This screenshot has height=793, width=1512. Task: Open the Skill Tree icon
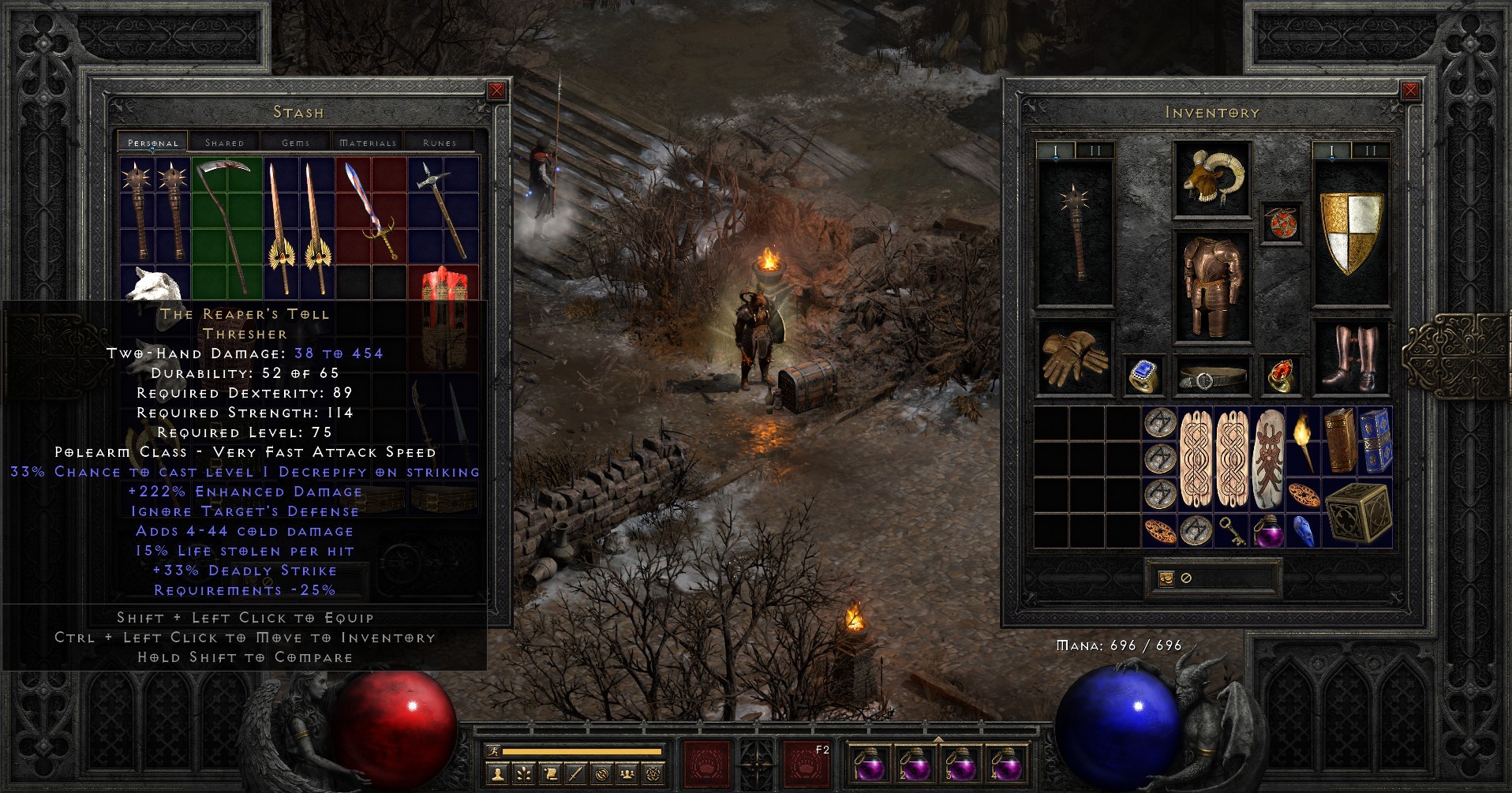coord(523,773)
